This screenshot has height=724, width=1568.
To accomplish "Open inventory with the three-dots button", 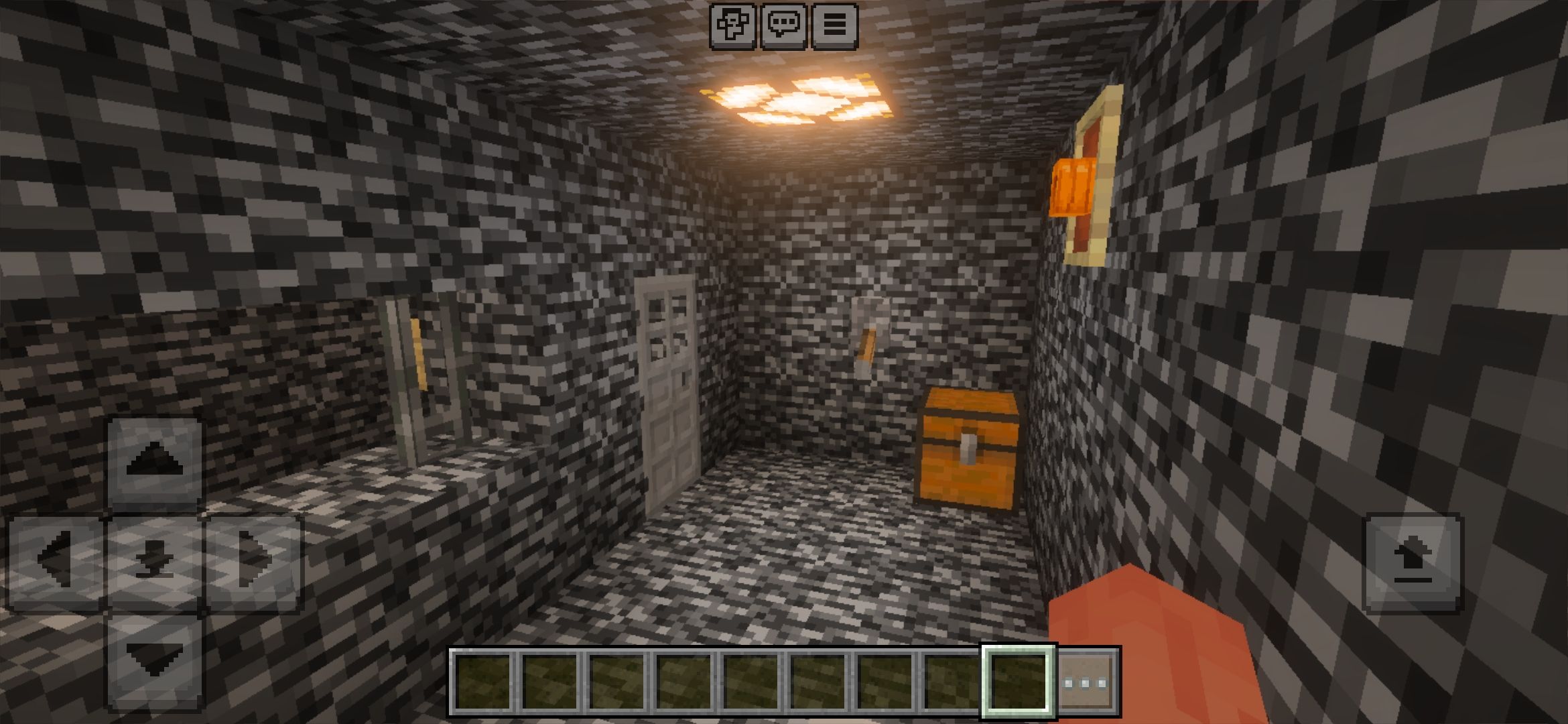I will tap(1086, 682).
